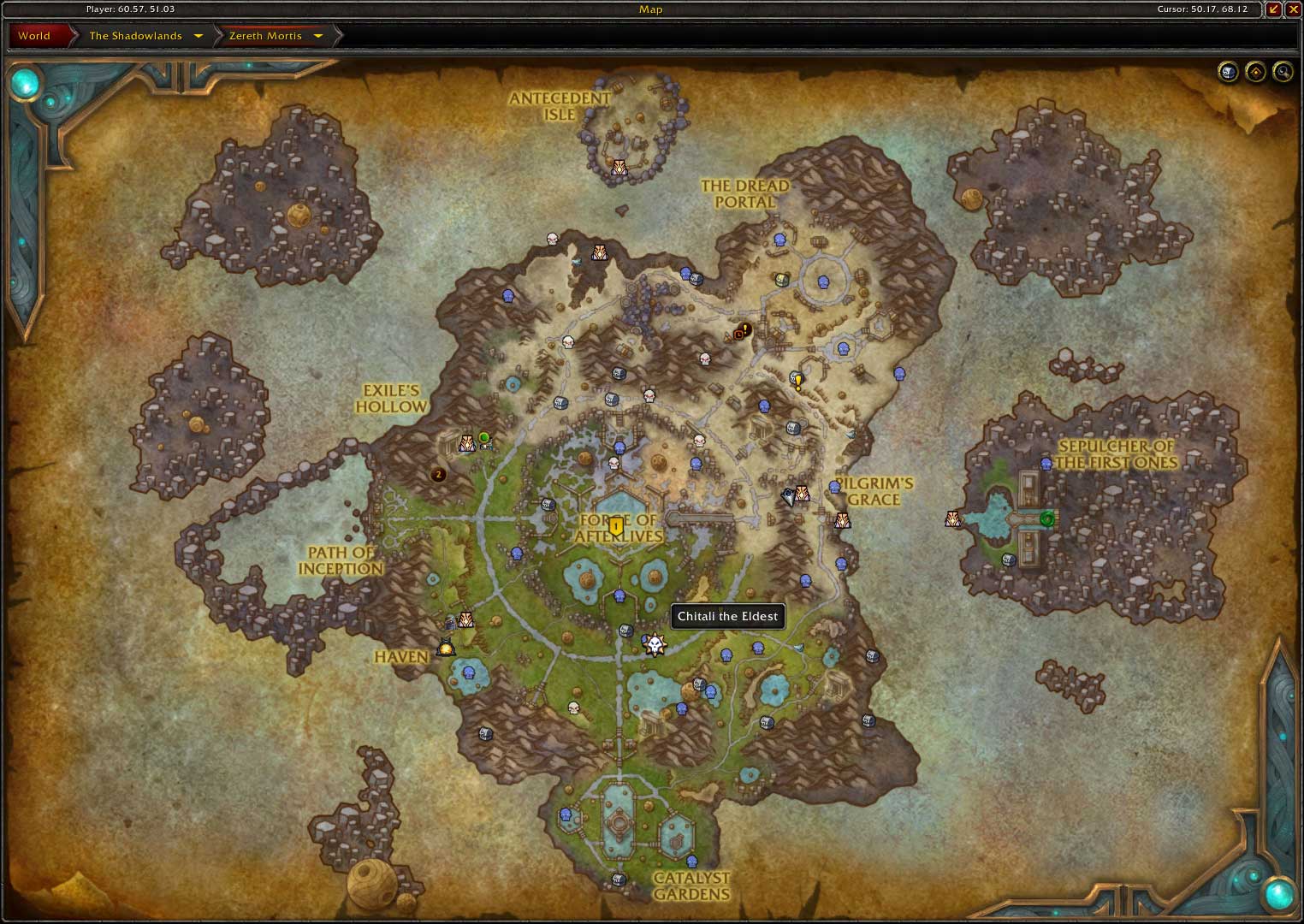Click the flight master icon near Sepulcher of the First Ones
Image resolution: width=1304 pixels, height=924 pixels.
951,518
